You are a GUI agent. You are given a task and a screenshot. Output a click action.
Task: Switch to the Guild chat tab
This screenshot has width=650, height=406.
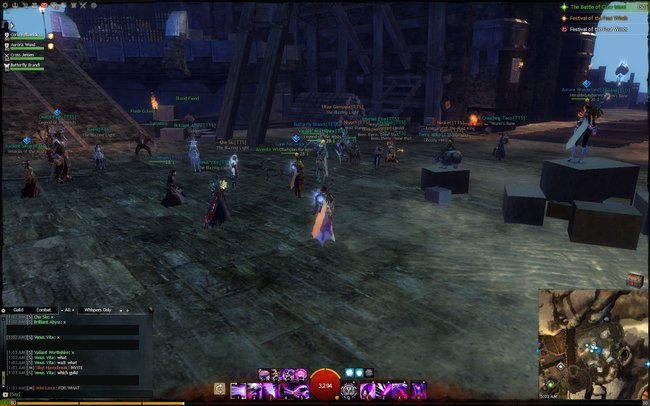click(18, 311)
